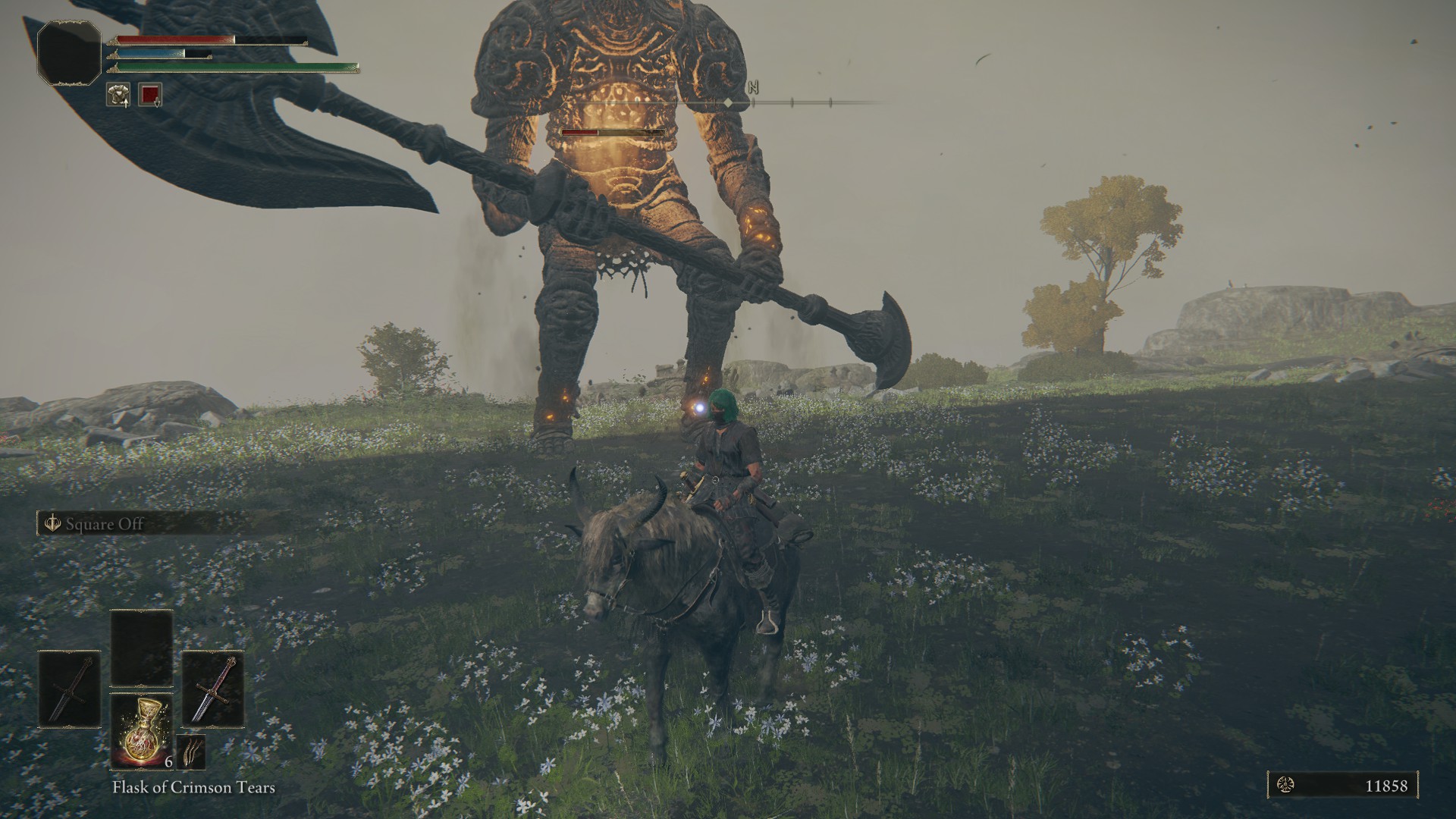
Task: Select the Flask of Crimson Tears slot
Action: coord(142,731)
